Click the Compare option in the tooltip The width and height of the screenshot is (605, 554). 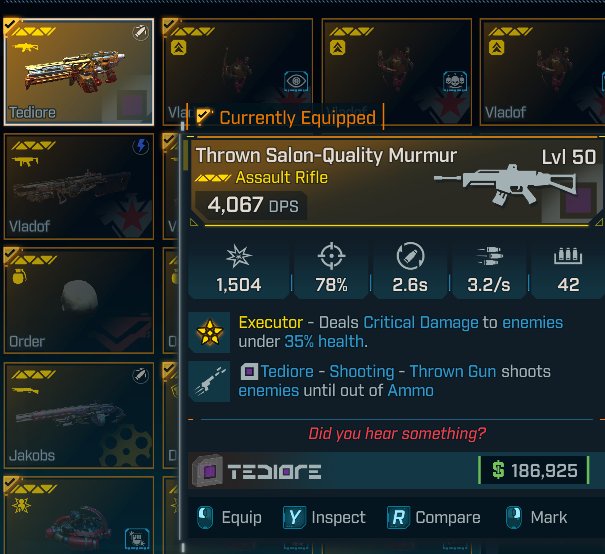[433, 517]
